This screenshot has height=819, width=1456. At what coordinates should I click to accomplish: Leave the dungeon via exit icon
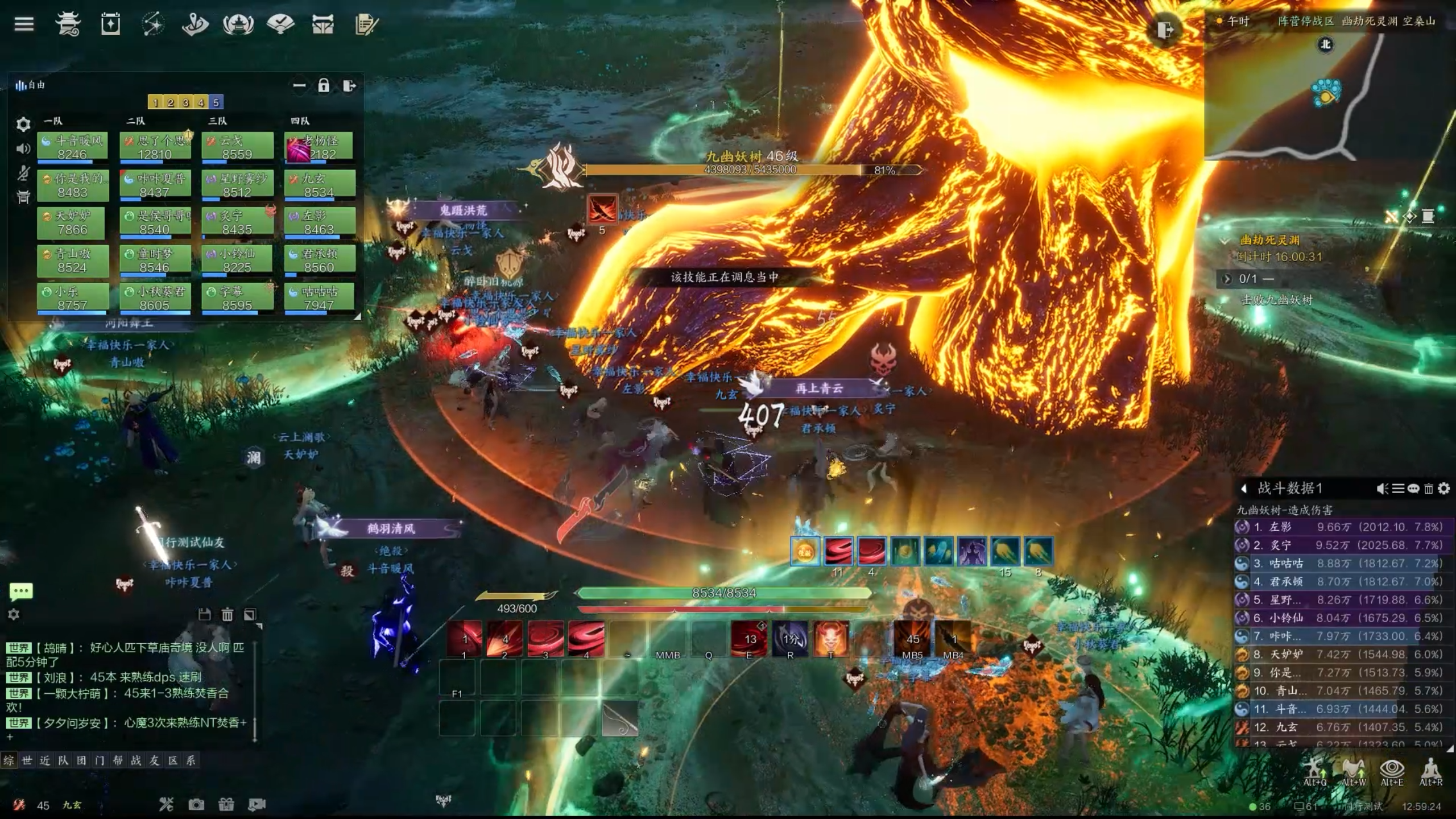(1164, 30)
